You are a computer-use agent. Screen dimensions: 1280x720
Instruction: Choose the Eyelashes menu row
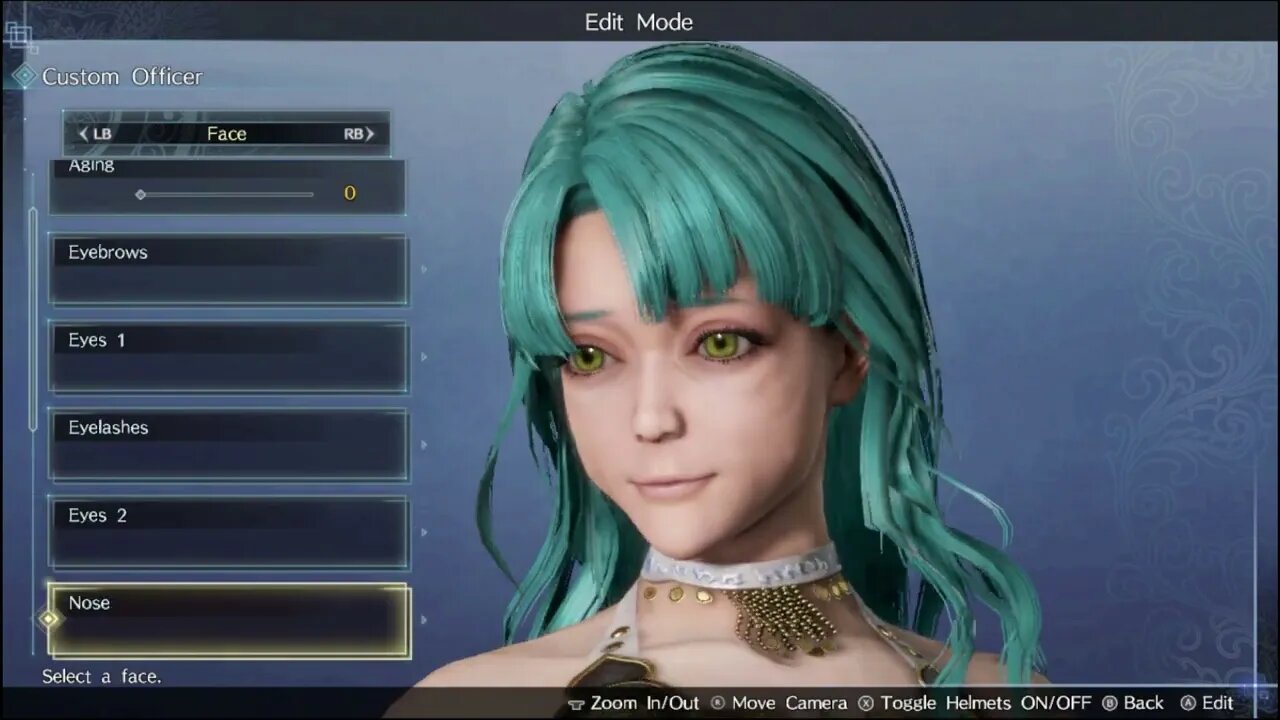(228, 444)
